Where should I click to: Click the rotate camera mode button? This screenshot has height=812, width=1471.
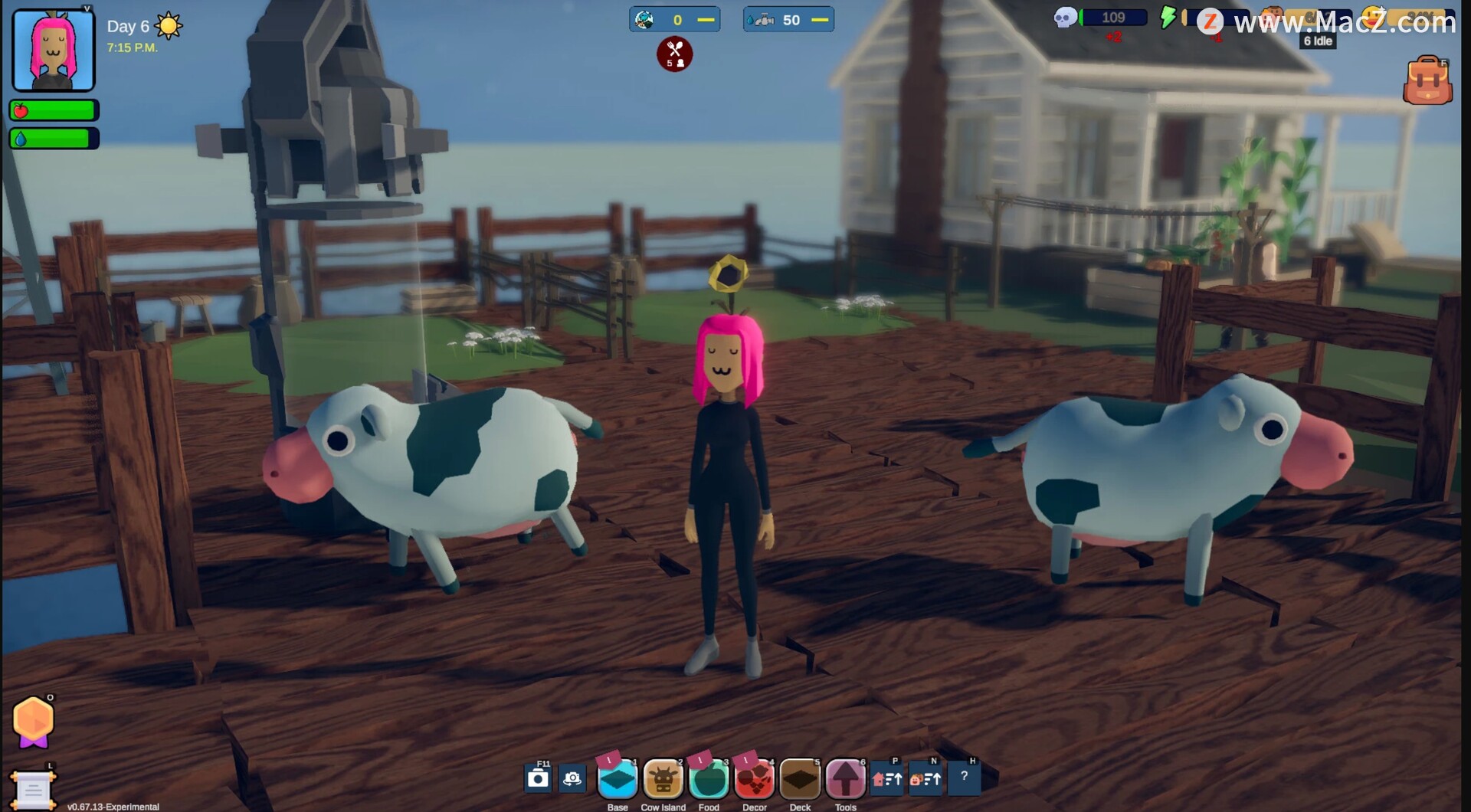pyautogui.click(x=572, y=779)
